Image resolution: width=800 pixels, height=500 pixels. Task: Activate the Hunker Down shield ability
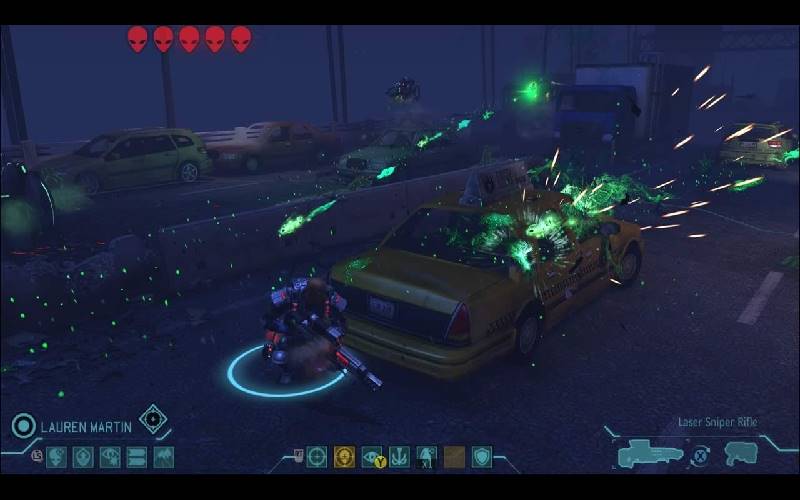point(482,457)
